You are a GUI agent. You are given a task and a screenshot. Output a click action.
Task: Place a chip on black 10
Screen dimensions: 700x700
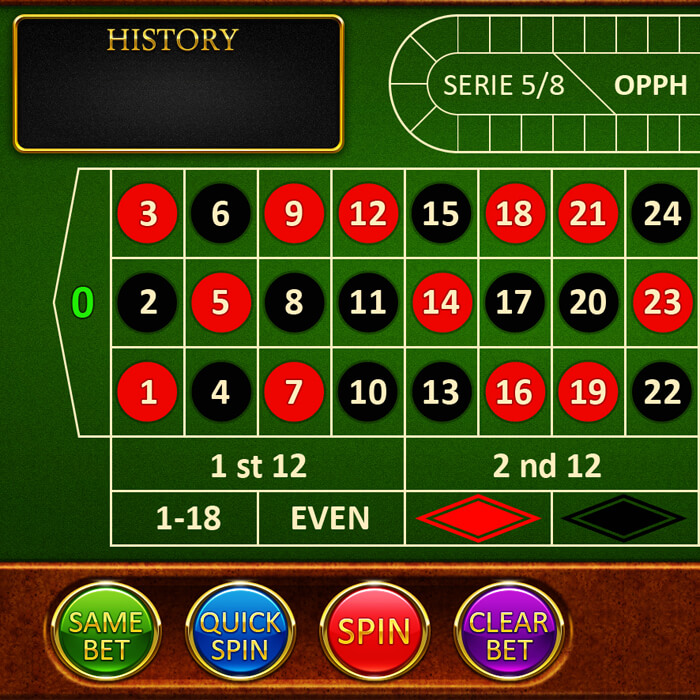pyautogui.click(x=368, y=392)
